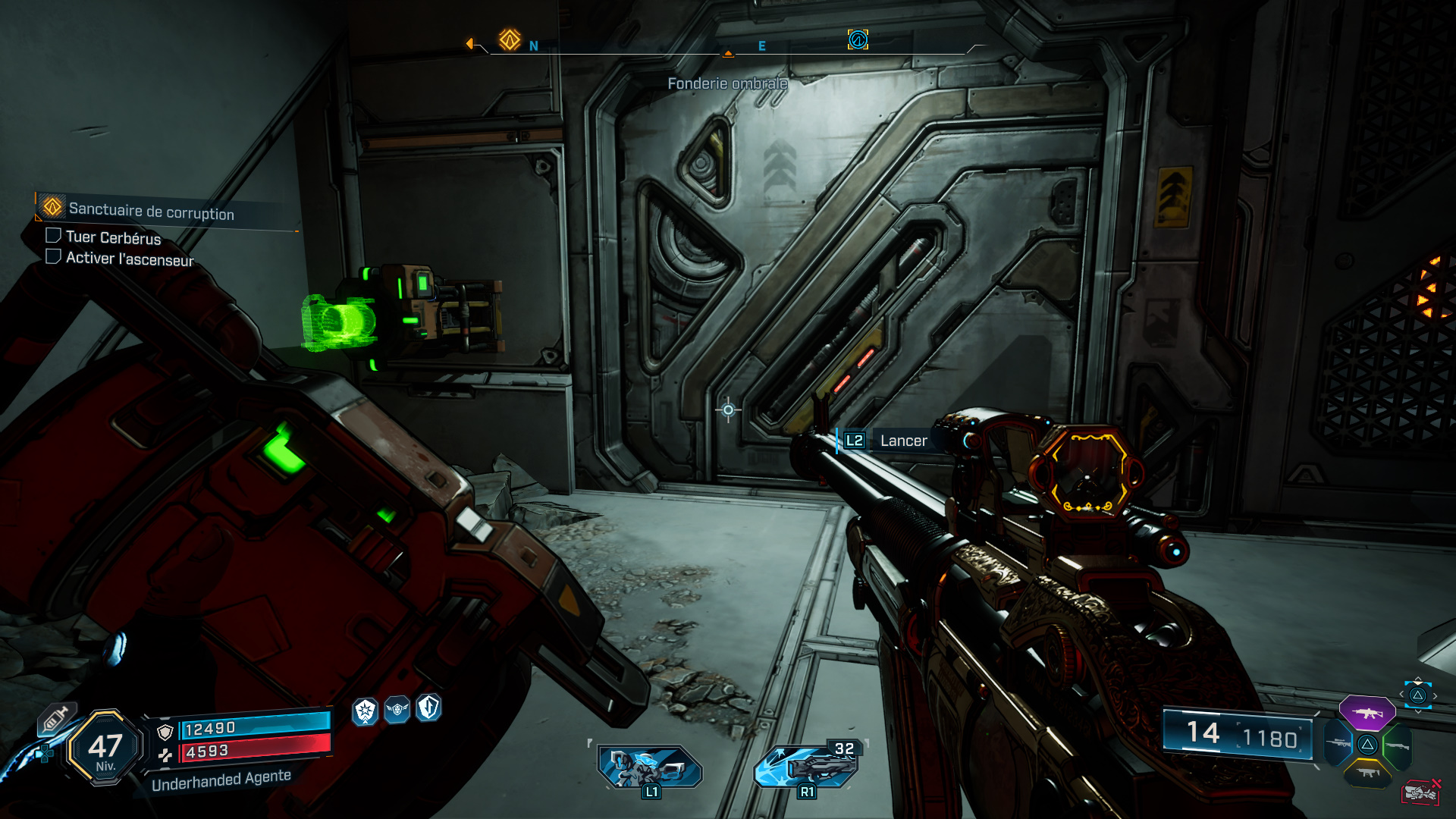Screen dimensions: 1456x819
Task: Inspect the winged badge buff icon
Action: (x=397, y=710)
